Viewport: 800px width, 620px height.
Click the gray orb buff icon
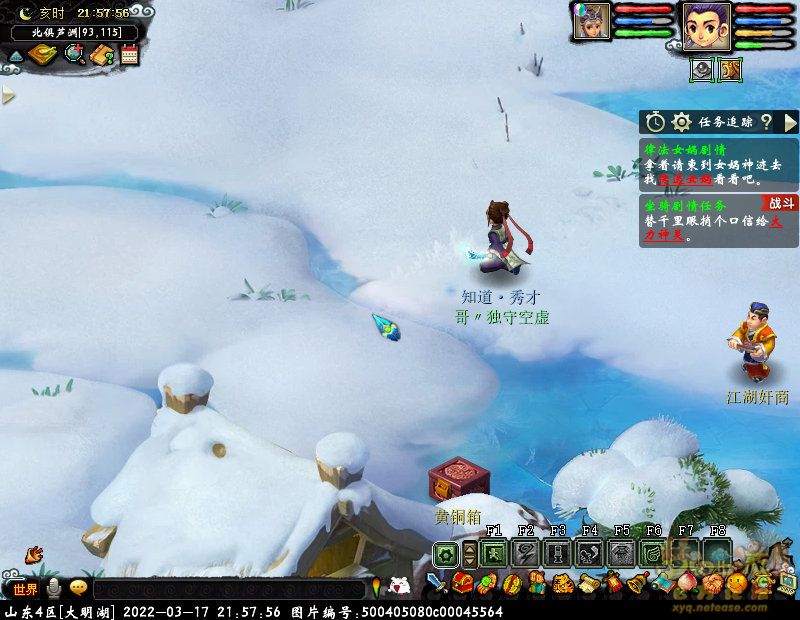click(x=702, y=70)
